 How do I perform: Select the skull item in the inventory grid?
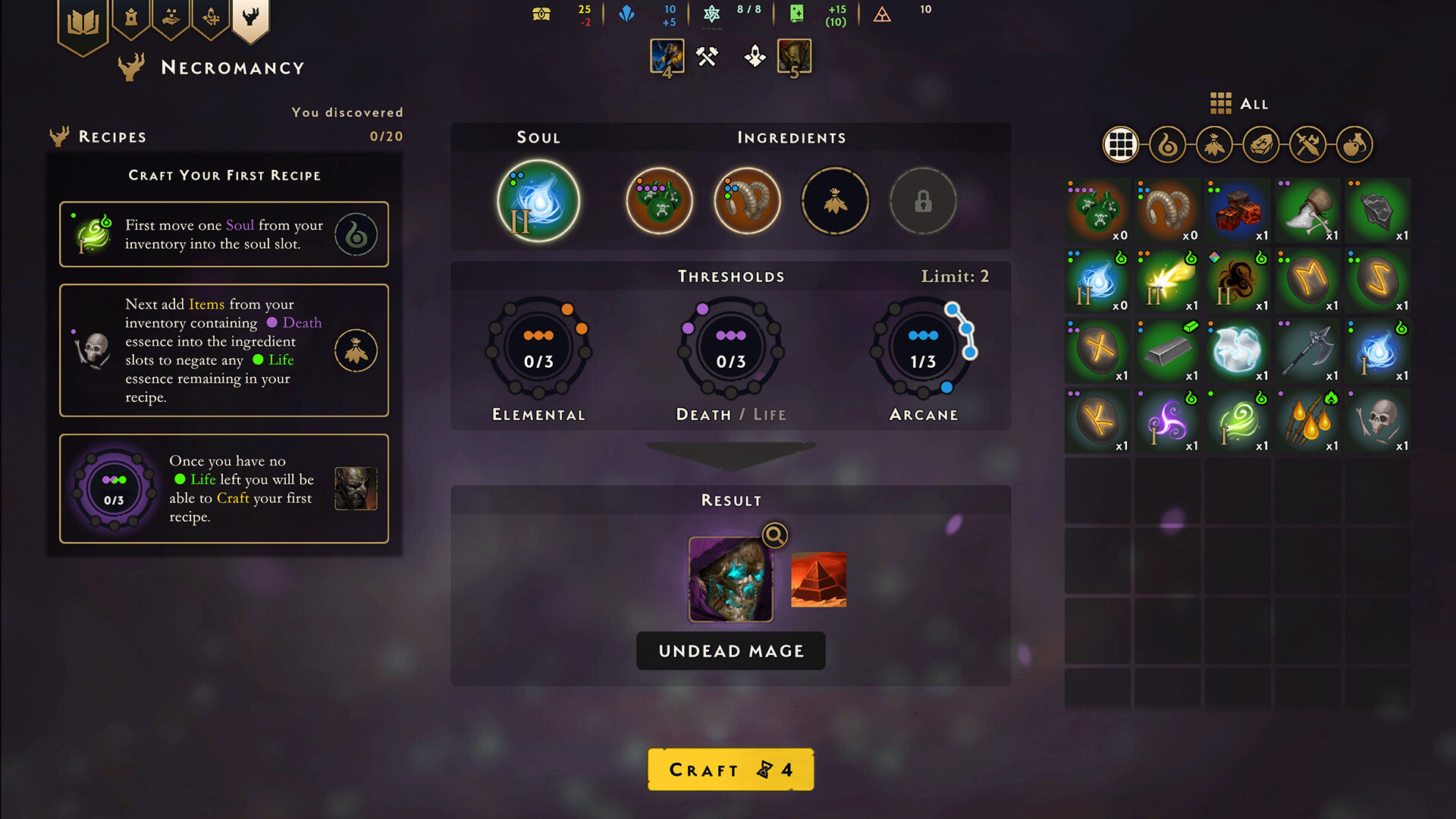[1378, 421]
